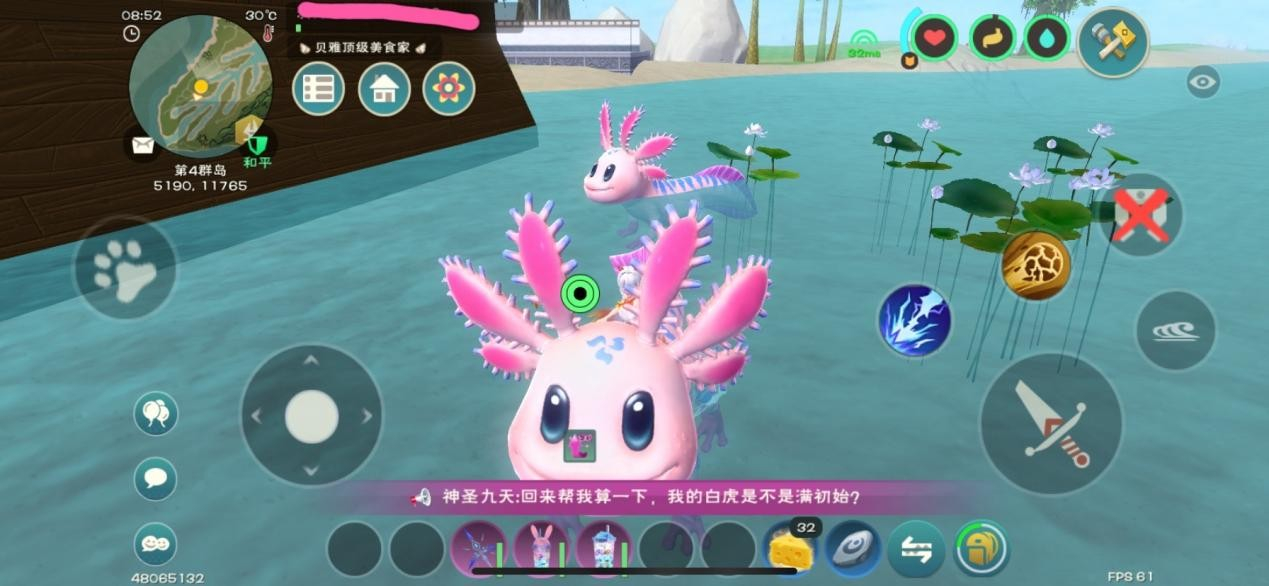Use the golden cracked rock skill
The width and height of the screenshot is (1269, 586).
click(x=1036, y=265)
